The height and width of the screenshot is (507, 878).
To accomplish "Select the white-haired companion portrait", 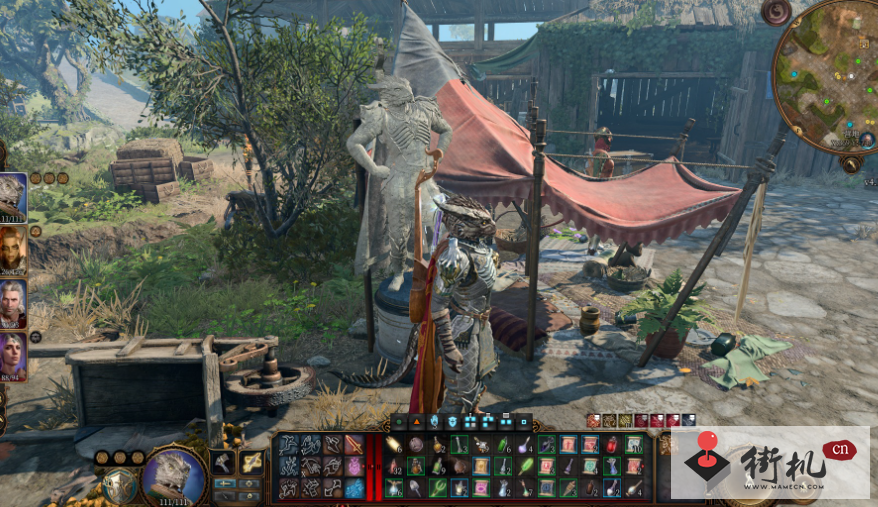I will [12, 303].
